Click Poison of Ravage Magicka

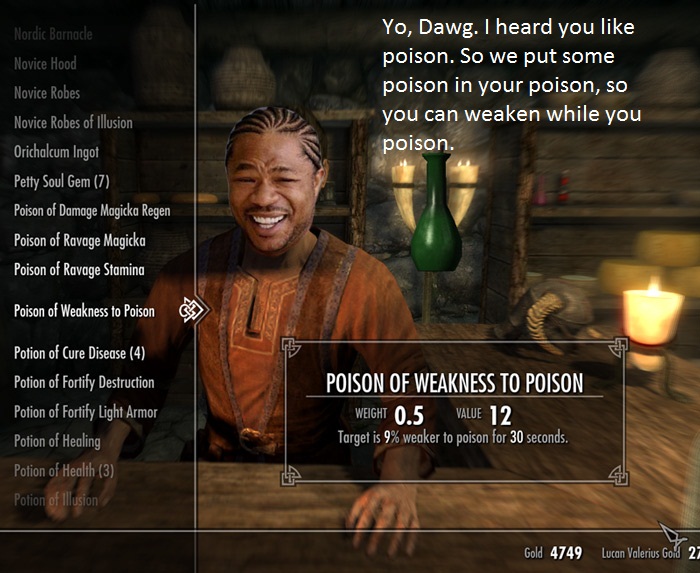click(x=79, y=240)
